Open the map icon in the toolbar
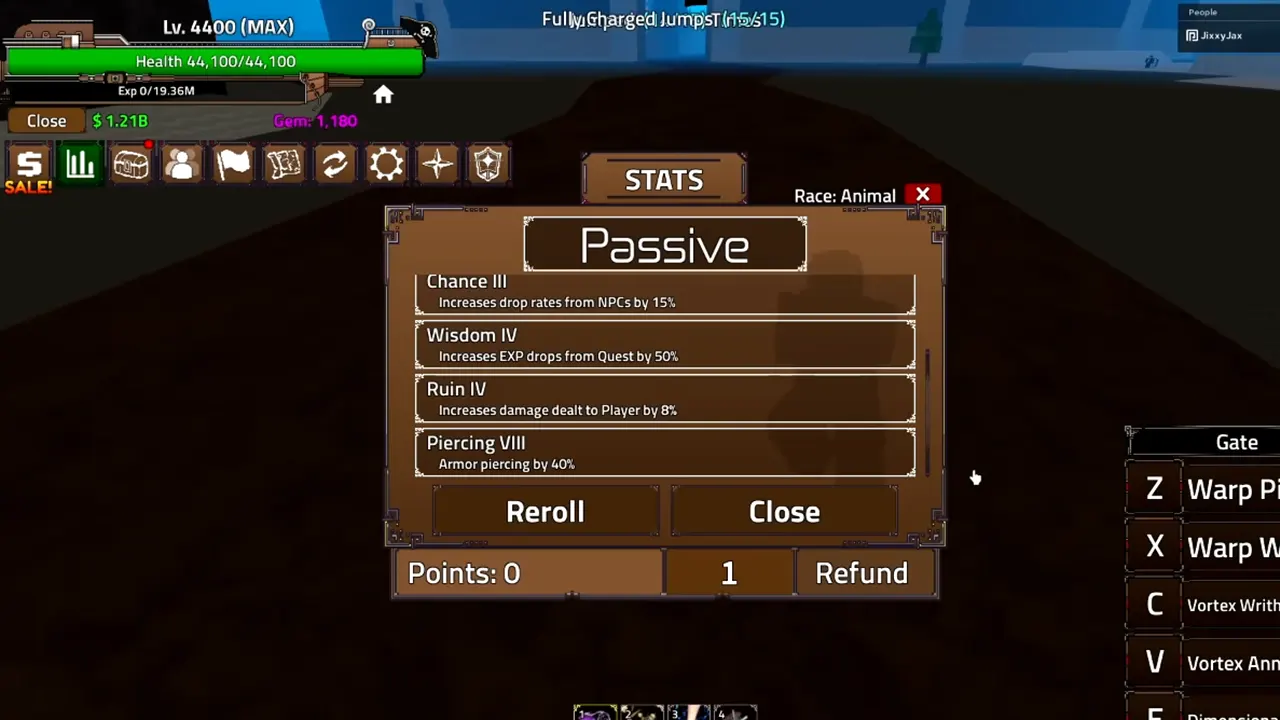Viewport: 1280px width, 720px height. coord(284,164)
